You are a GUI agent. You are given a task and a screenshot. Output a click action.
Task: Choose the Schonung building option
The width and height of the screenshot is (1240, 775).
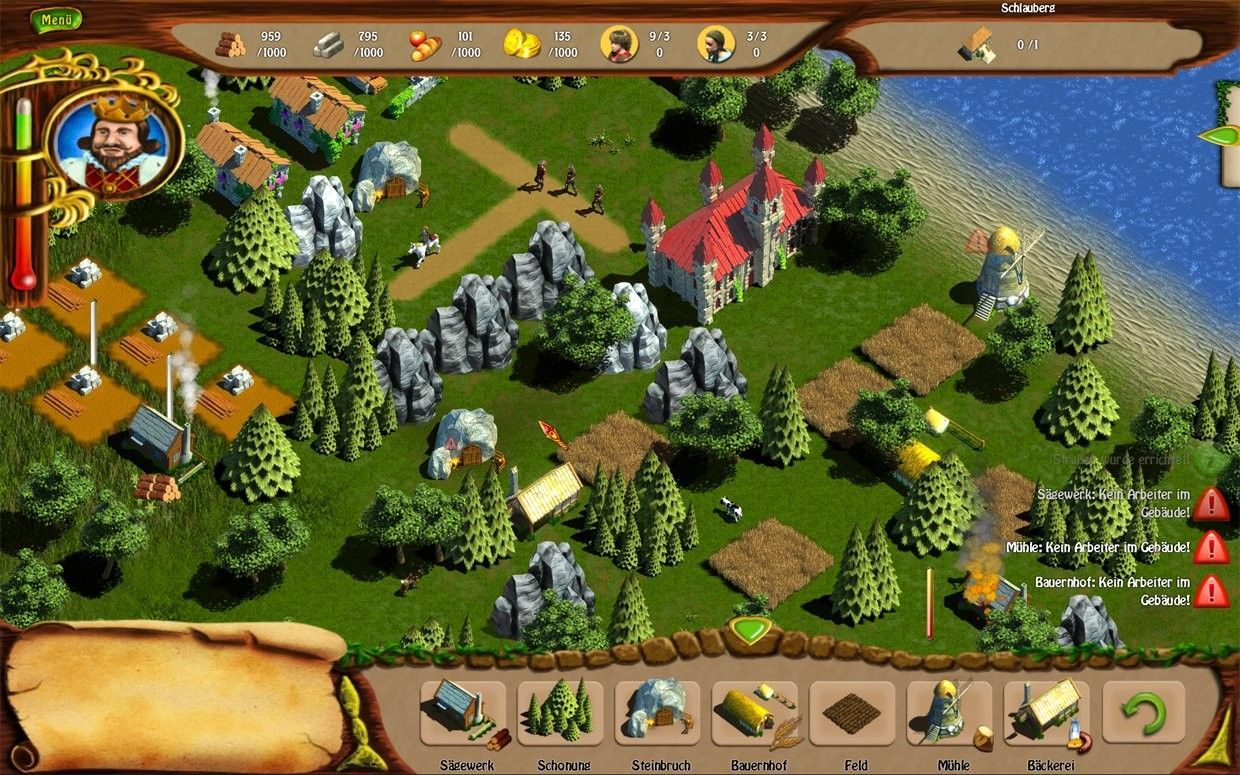click(560, 713)
